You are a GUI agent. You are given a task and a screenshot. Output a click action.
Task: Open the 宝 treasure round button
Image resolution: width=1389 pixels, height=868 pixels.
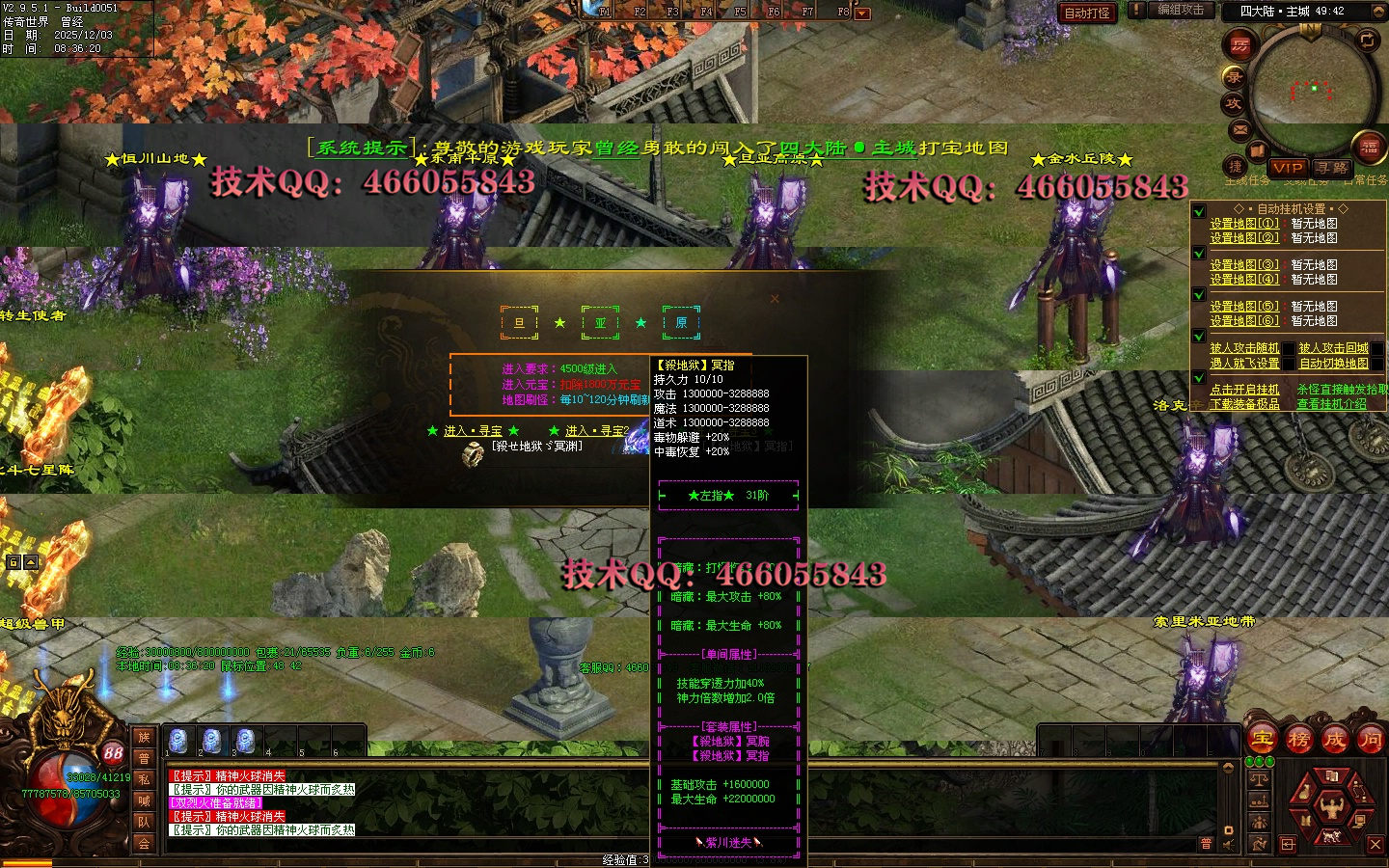(x=1263, y=740)
